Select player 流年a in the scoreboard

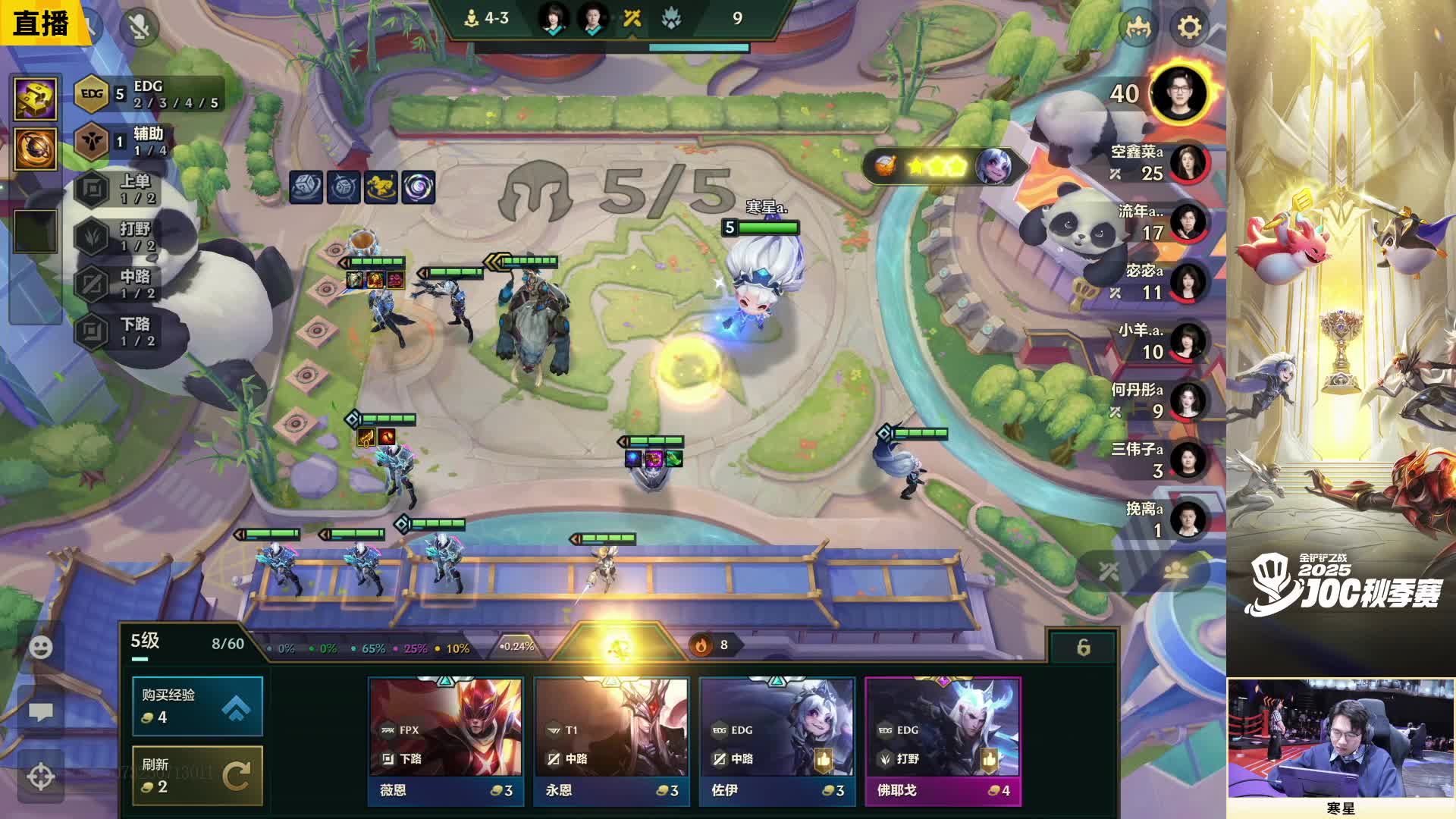[x=1188, y=222]
